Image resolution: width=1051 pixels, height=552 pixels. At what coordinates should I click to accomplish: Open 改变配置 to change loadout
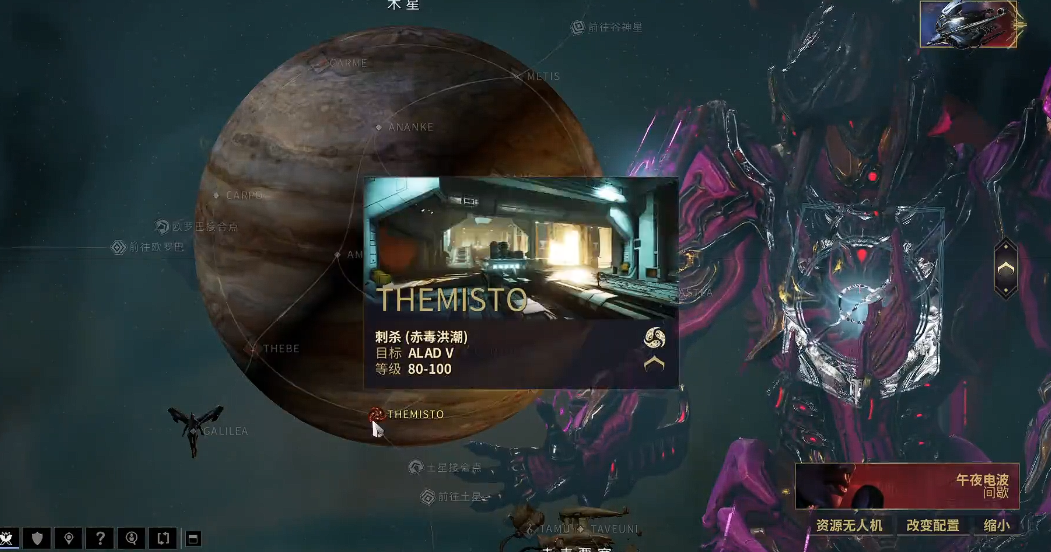pos(932,525)
